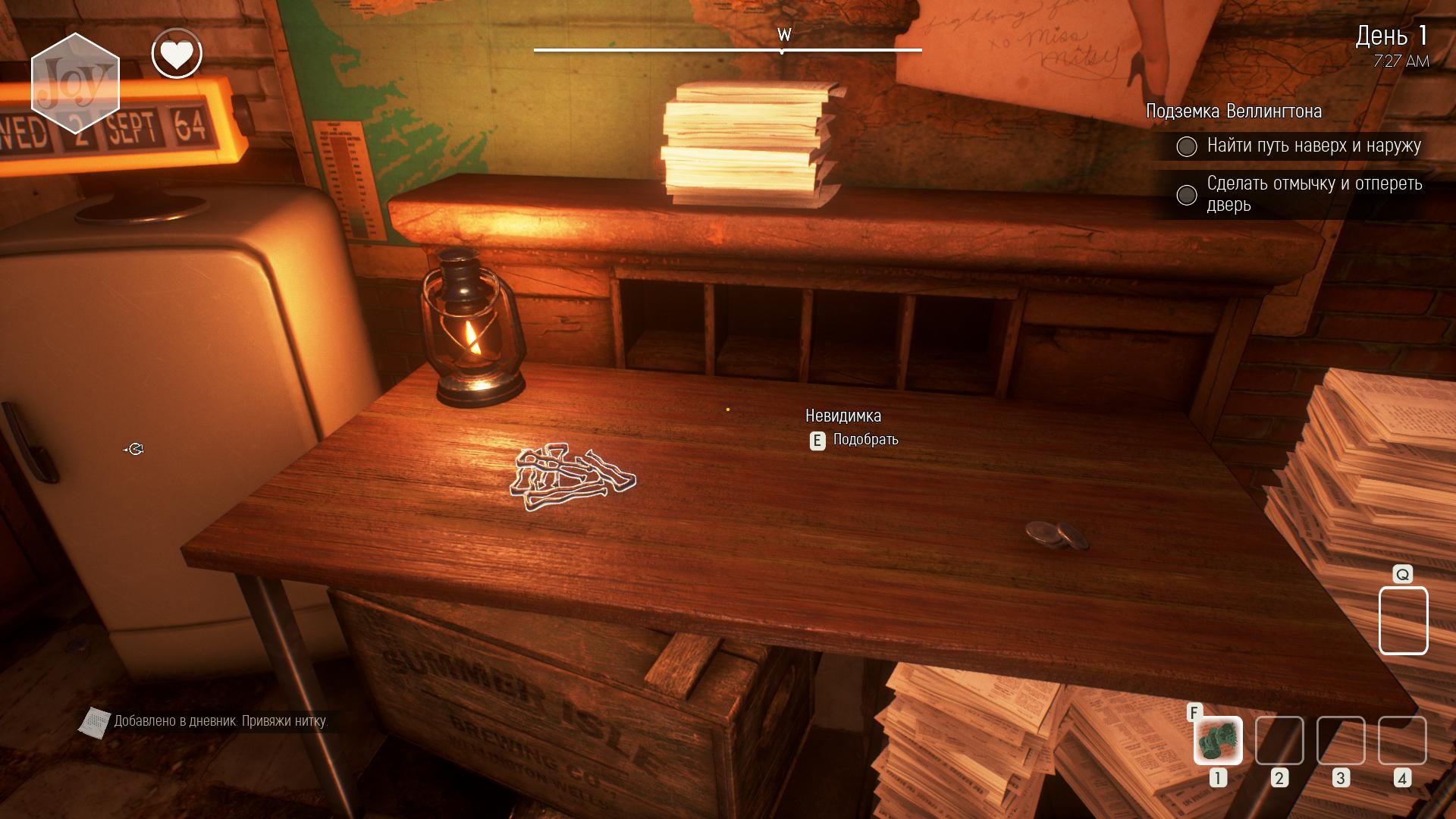Select the green item in hotbar slot 1

pos(1218,740)
